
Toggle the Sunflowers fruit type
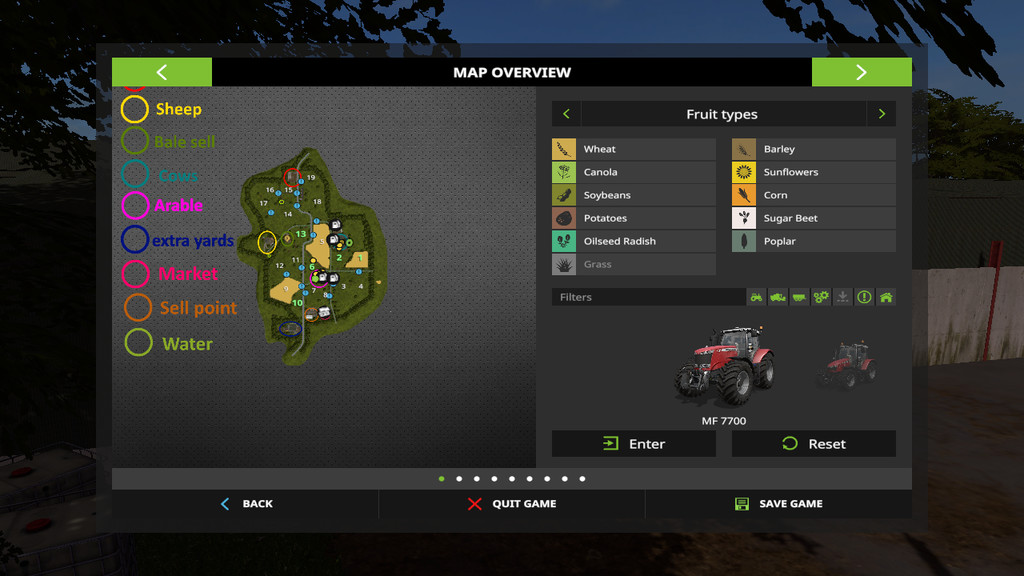(813, 172)
